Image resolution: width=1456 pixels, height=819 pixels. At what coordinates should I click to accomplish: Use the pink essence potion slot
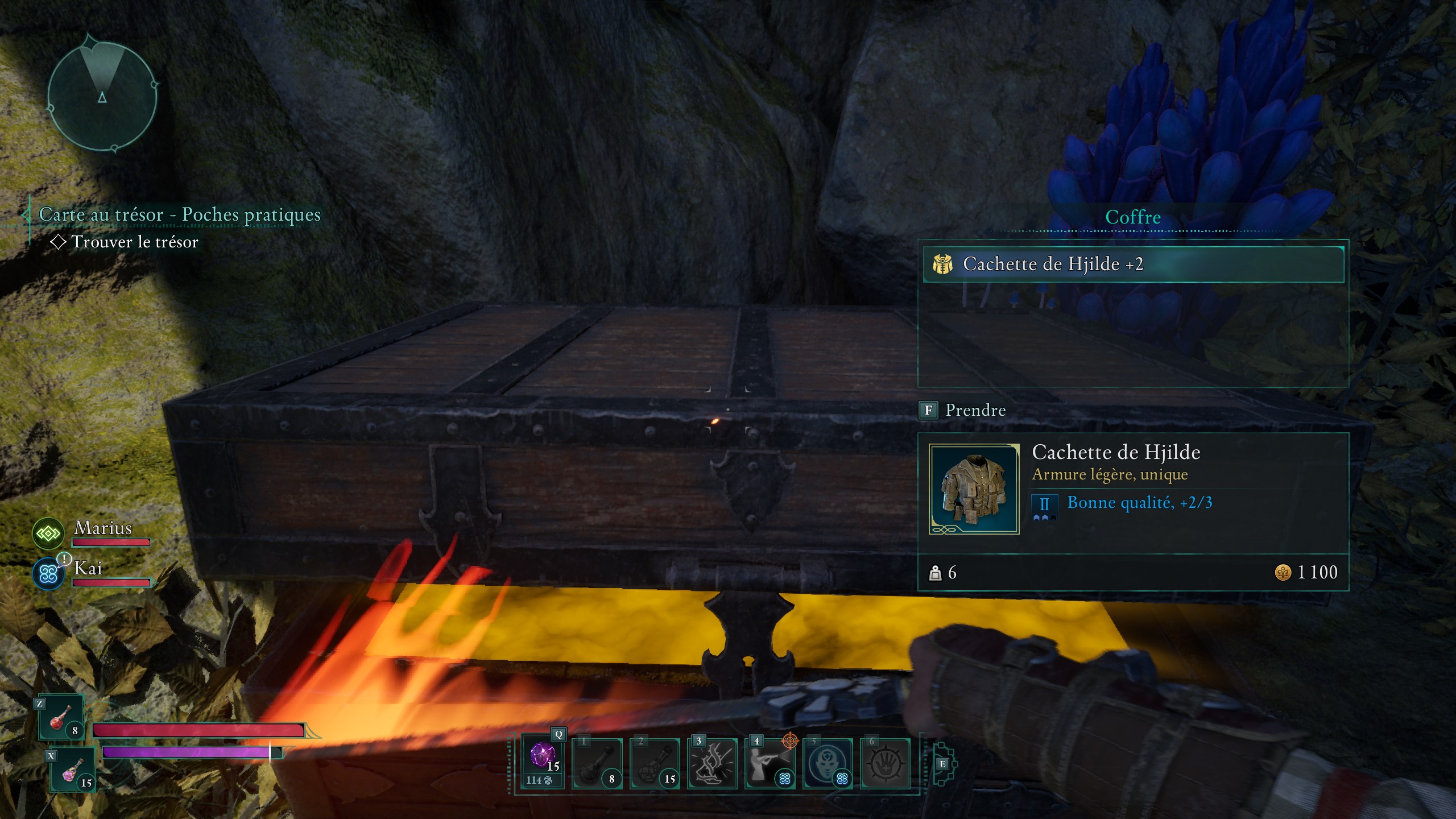tap(72, 771)
